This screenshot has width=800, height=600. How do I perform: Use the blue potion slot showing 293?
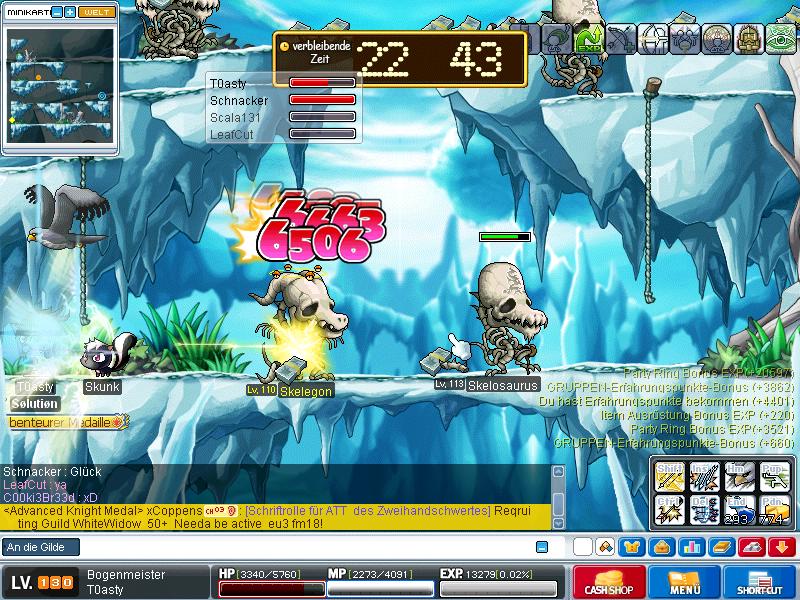[x=738, y=510]
